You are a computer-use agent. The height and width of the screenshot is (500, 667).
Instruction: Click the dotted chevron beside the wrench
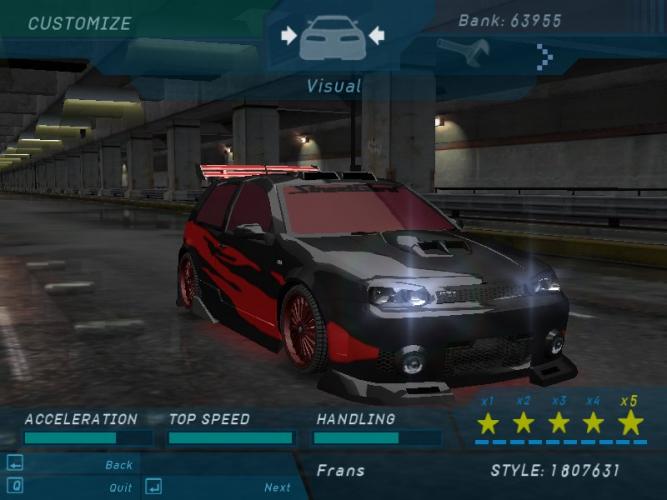tap(545, 57)
